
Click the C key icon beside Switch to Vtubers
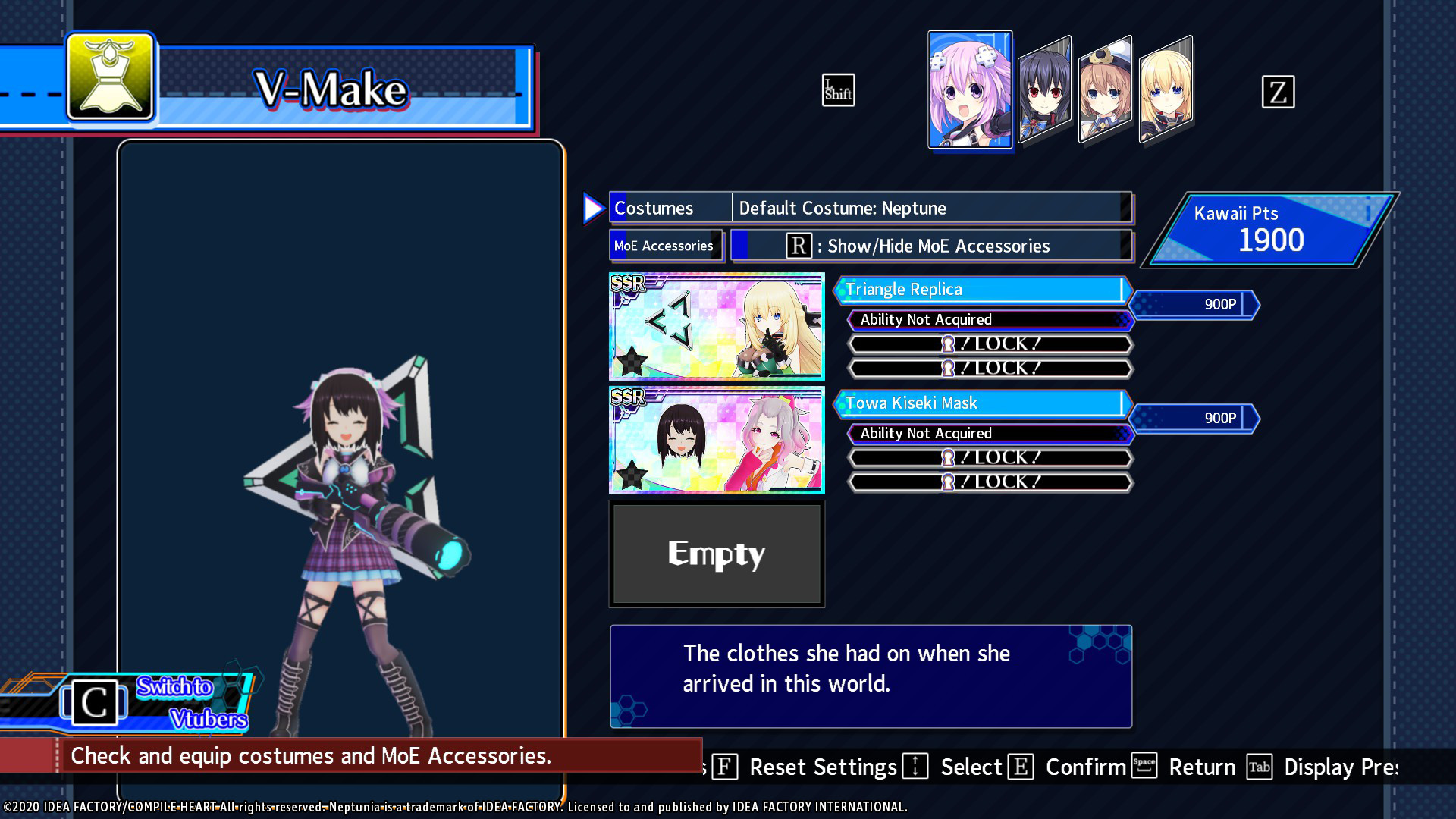(95, 703)
